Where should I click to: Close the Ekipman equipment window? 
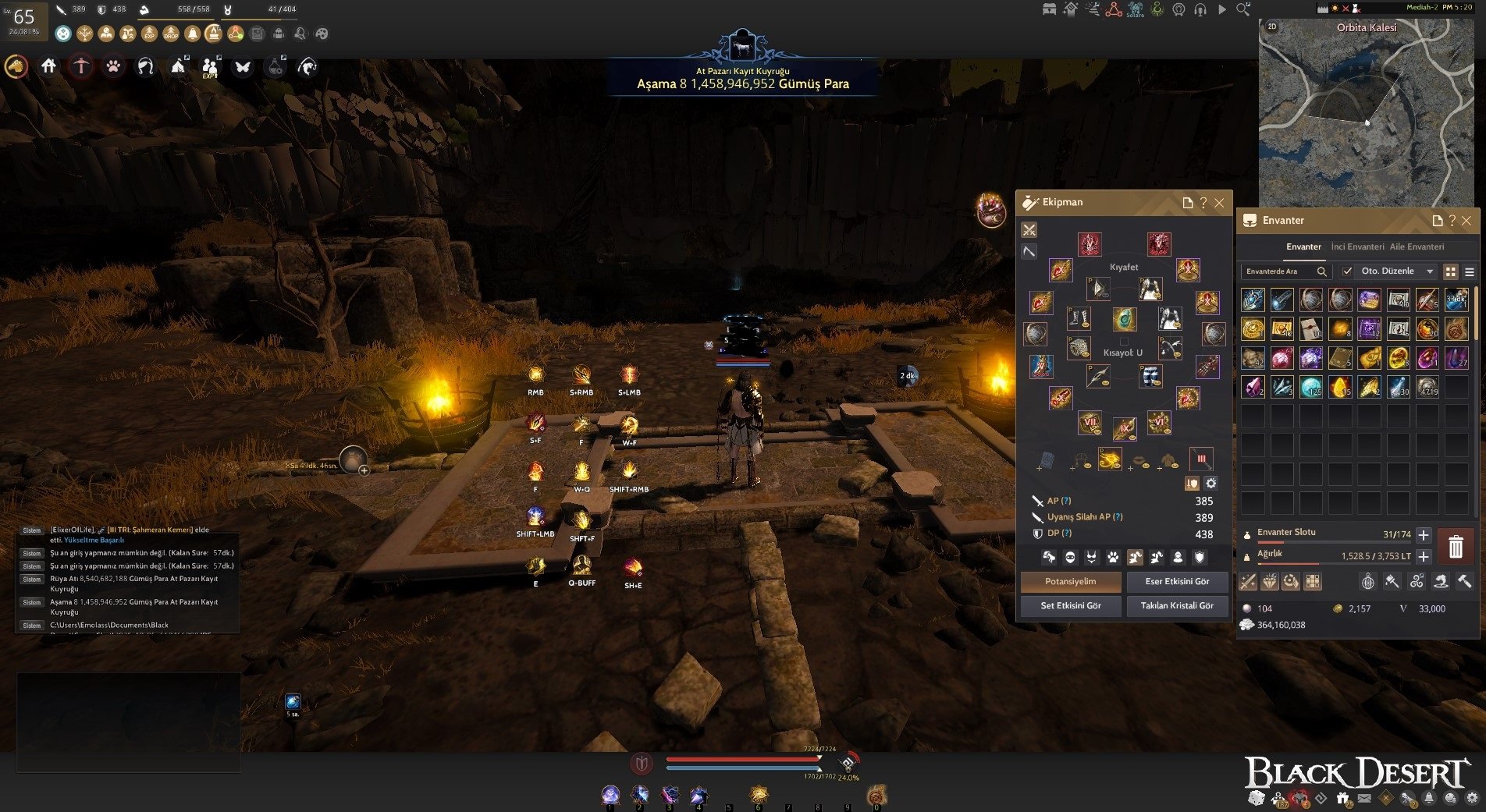(x=1219, y=203)
